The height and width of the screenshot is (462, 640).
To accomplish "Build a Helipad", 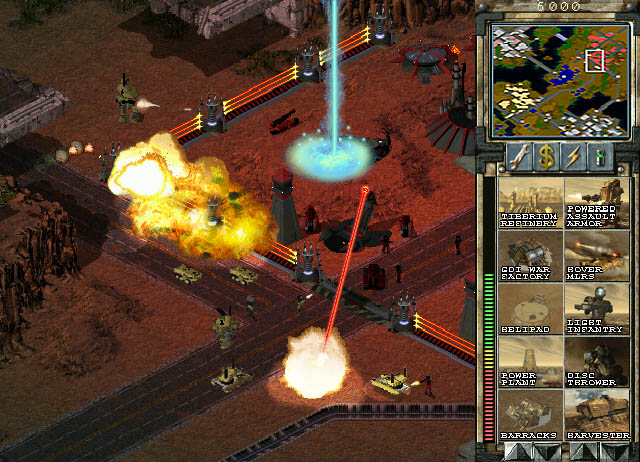I will (530, 310).
